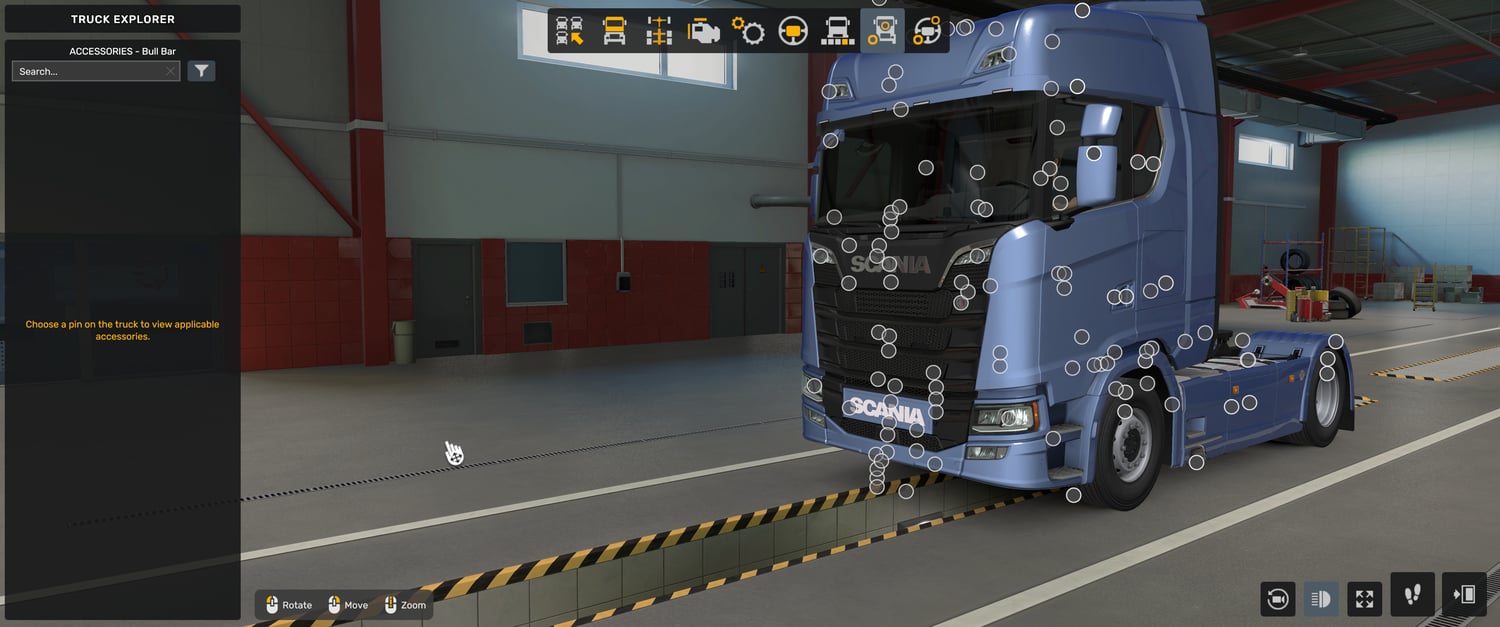Viewport: 1500px width, 627px height.
Task: Reset the camera view
Action: pyautogui.click(x=1277, y=599)
